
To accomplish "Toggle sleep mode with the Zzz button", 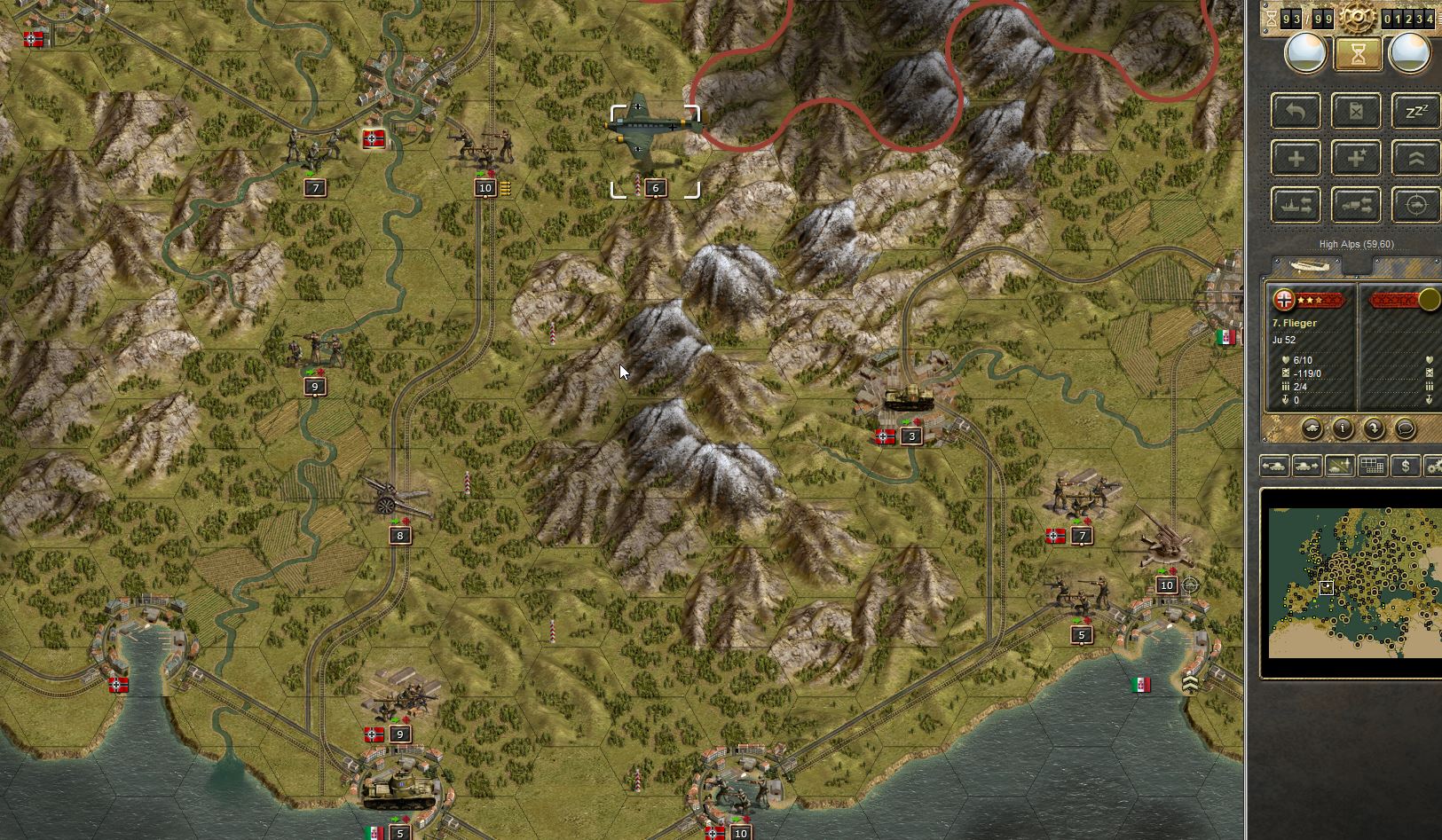I will coord(1414,110).
